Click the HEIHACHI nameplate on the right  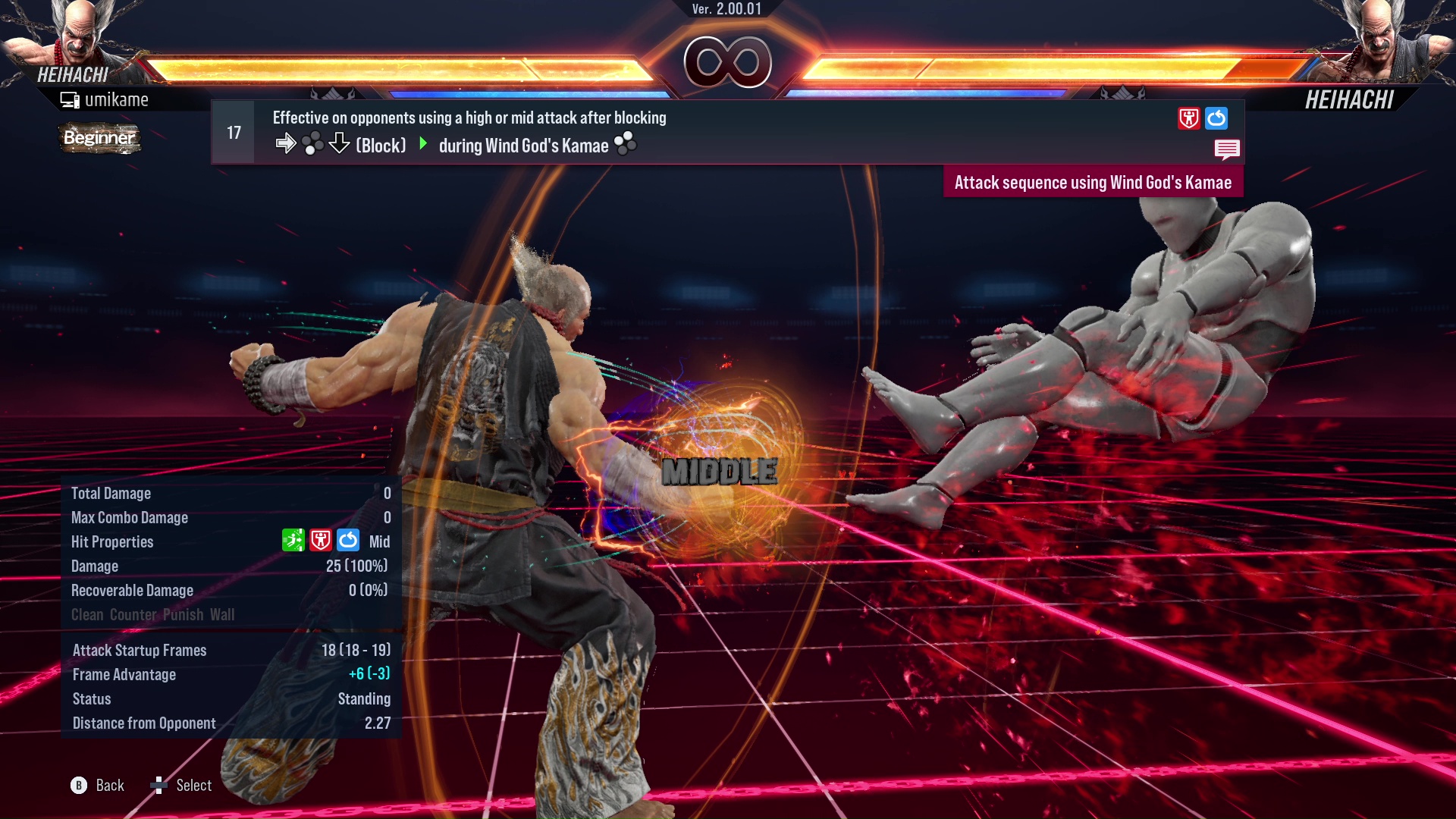pos(1350,99)
